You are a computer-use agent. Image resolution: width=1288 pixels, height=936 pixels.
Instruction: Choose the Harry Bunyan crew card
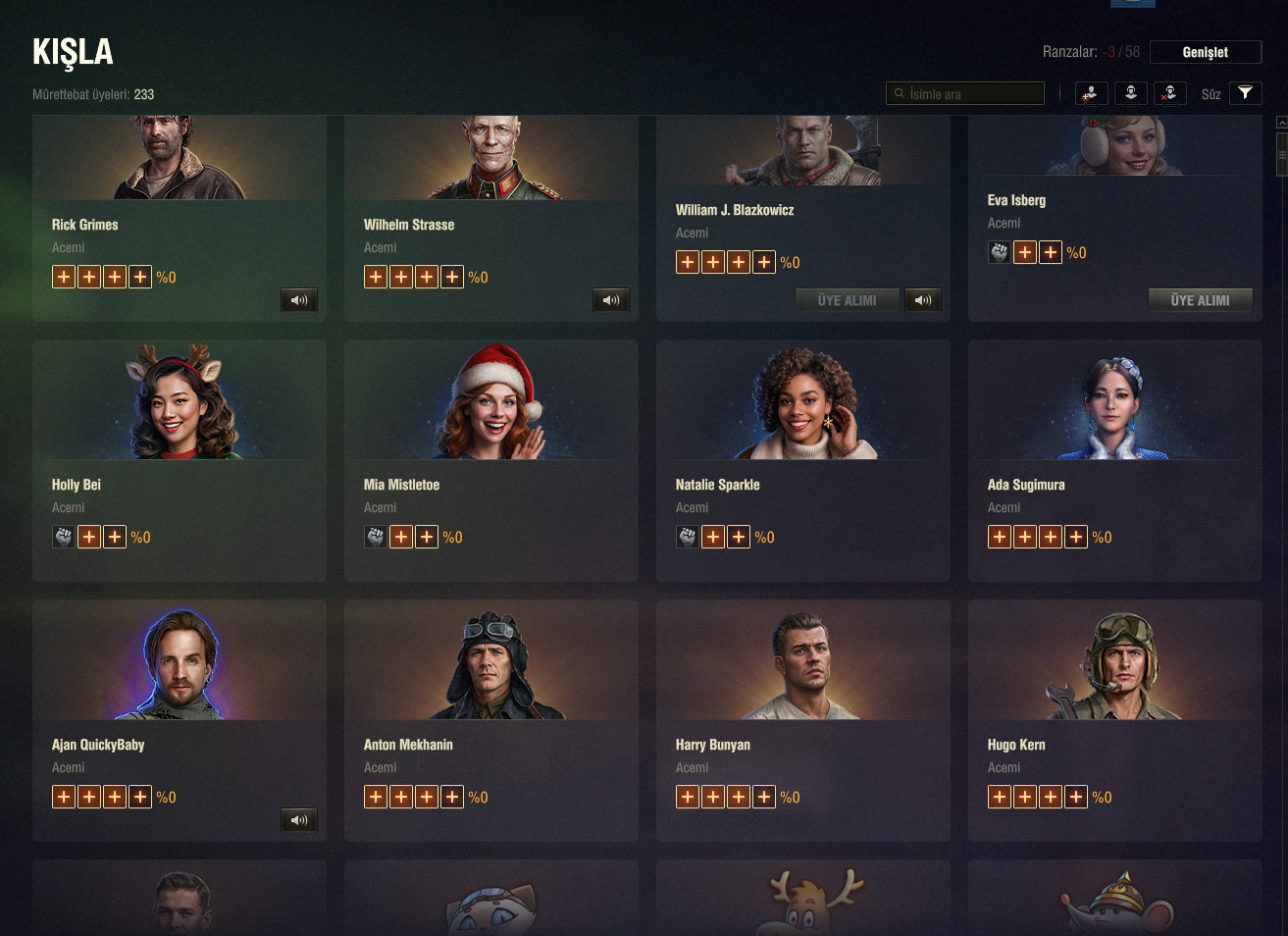[x=803, y=720]
